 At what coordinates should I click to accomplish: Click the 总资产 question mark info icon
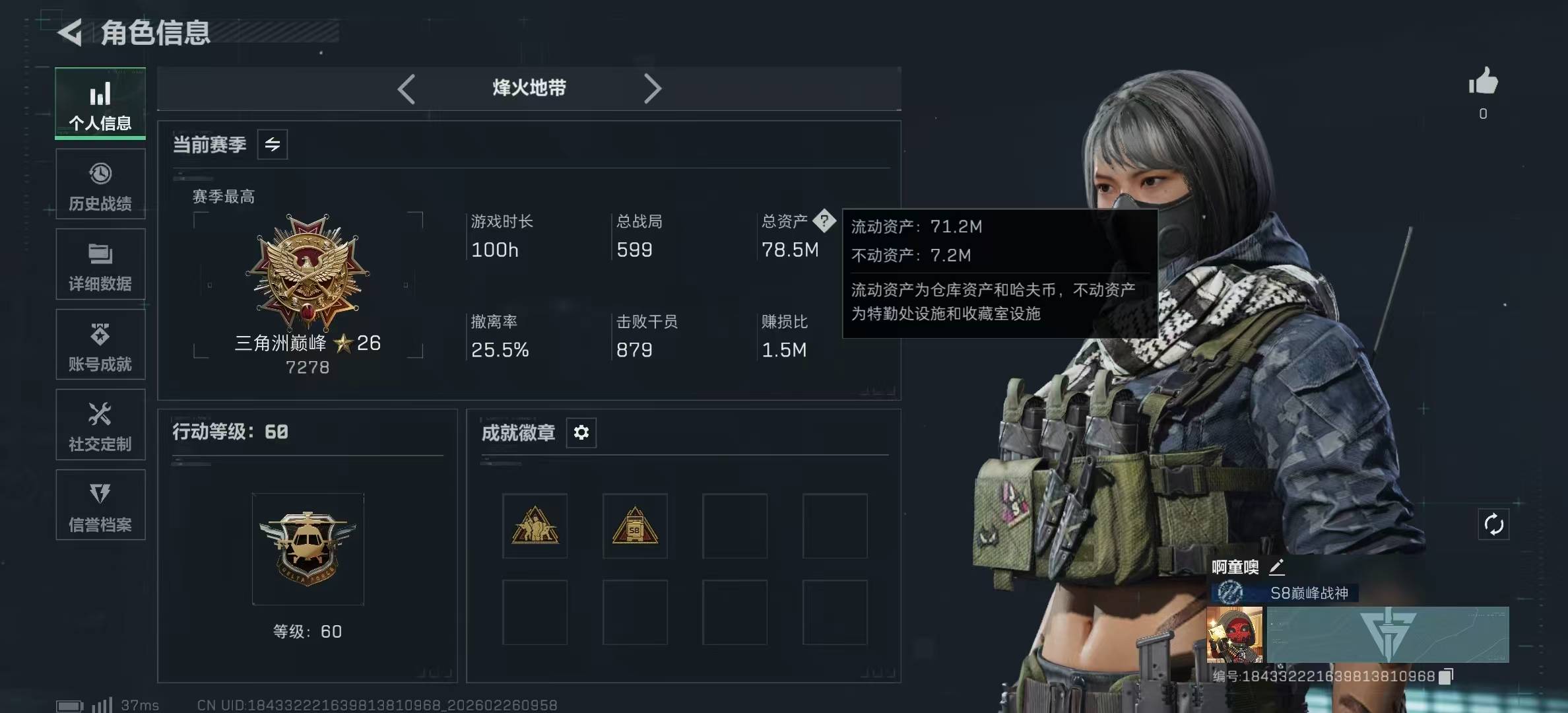tap(824, 221)
